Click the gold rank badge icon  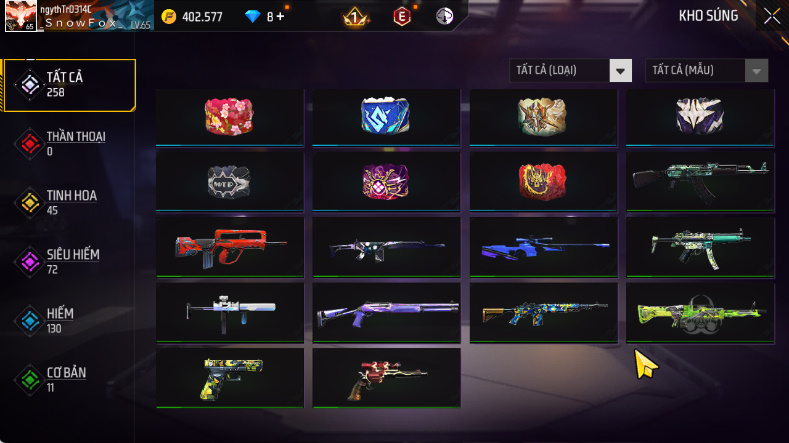[x=354, y=17]
